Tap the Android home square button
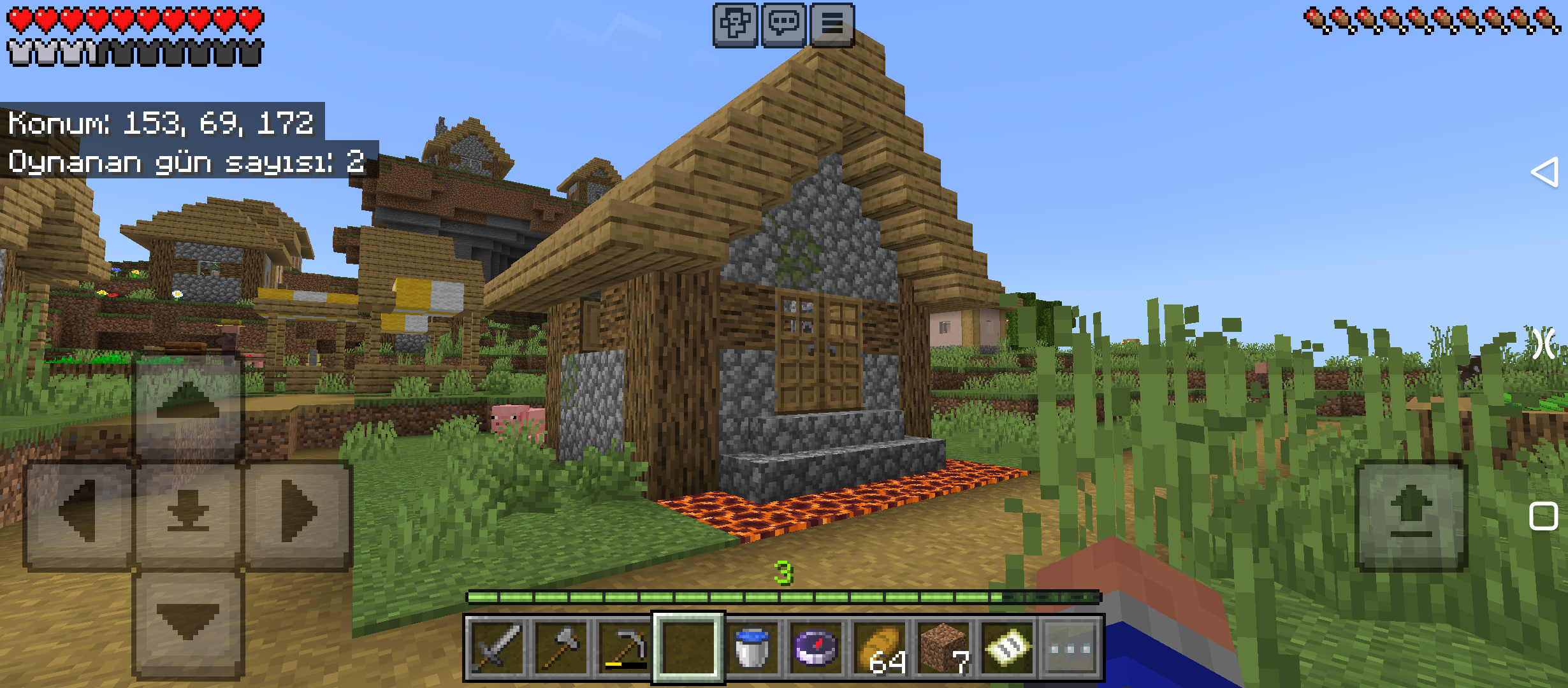1568x688 pixels. coord(1543,516)
